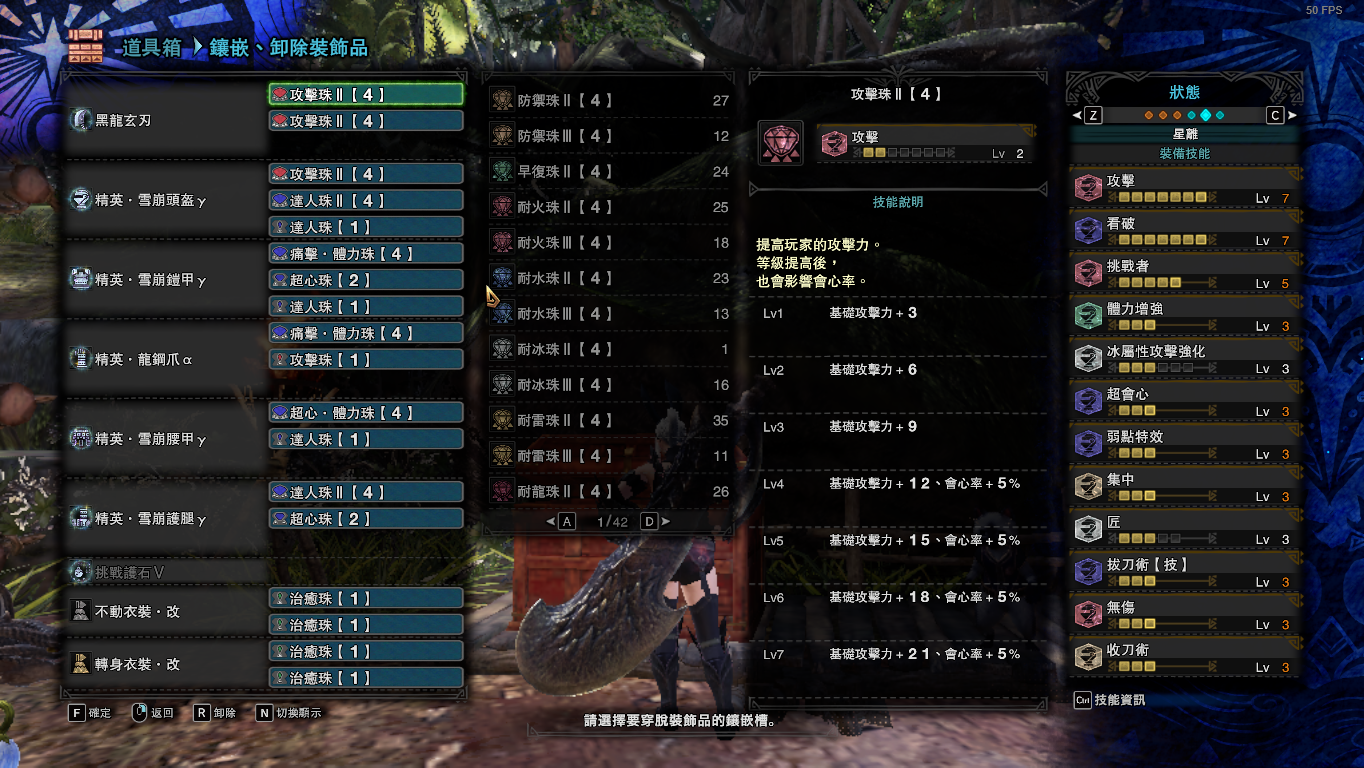Select the 轉身衣裝·改 mantle entry
The width and height of the screenshot is (1364, 768).
[x=137, y=664]
